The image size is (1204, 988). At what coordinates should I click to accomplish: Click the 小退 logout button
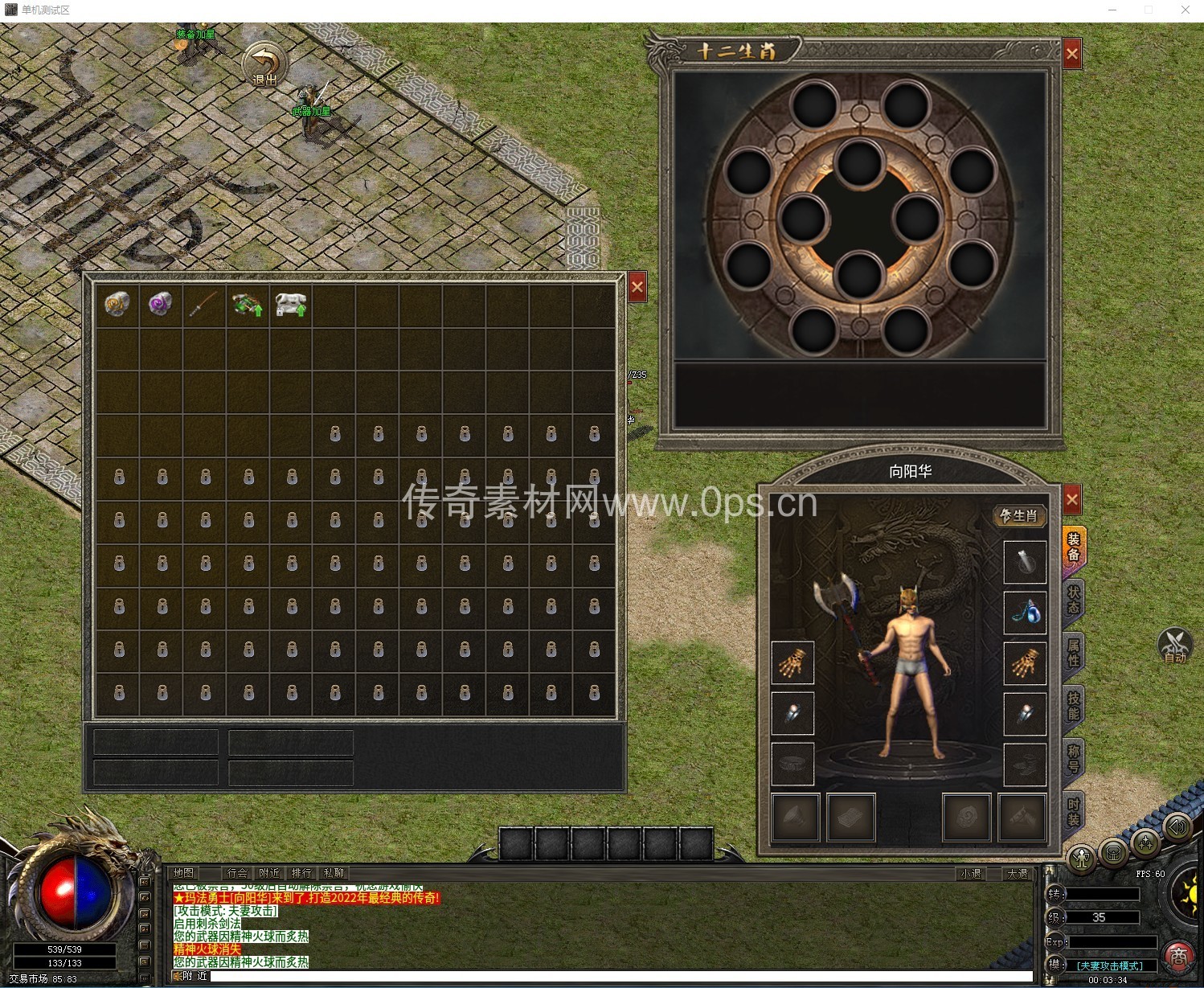click(971, 874)
